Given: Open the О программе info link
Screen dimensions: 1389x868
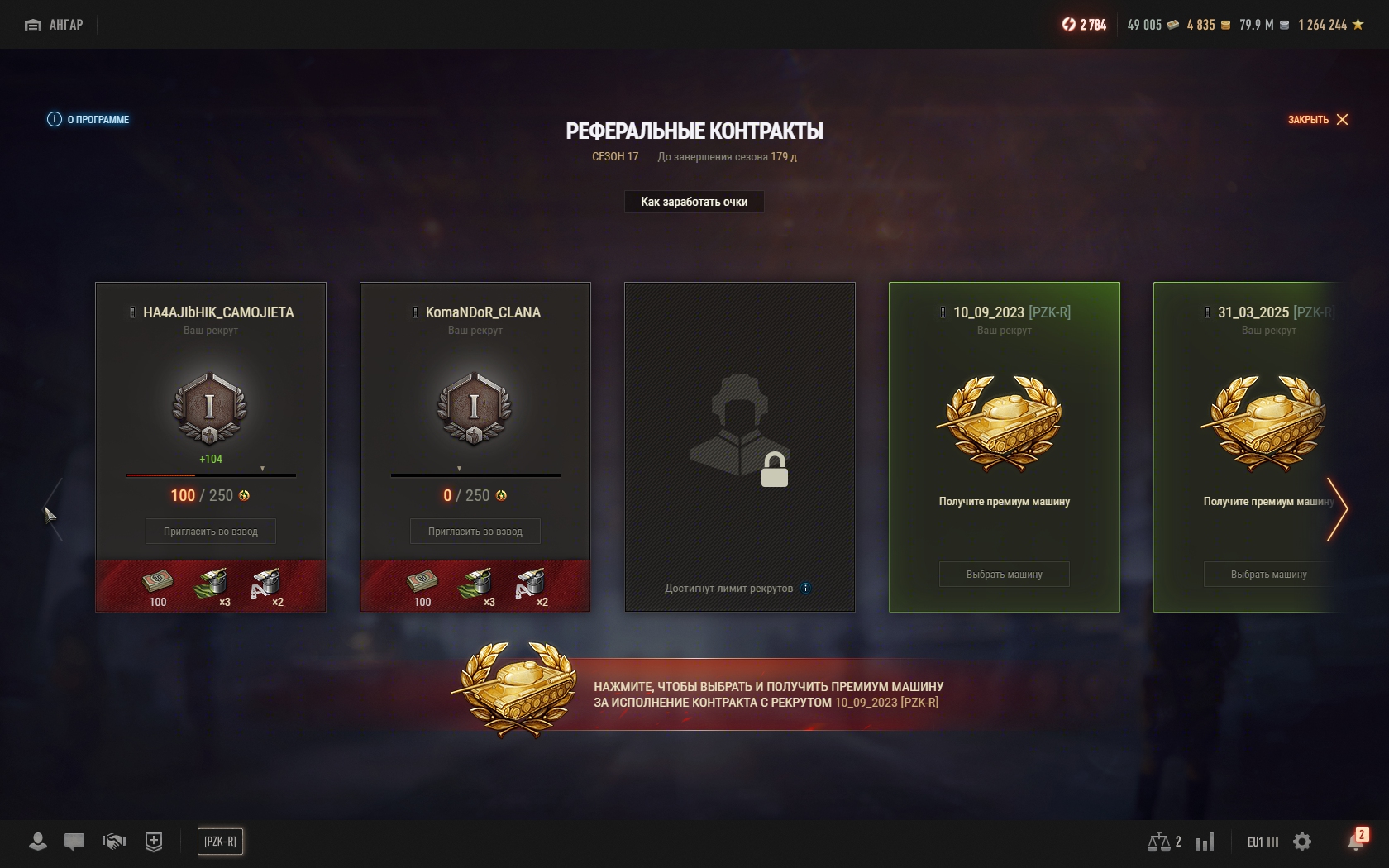Looking at the screenshot, I should pos(88,119).
